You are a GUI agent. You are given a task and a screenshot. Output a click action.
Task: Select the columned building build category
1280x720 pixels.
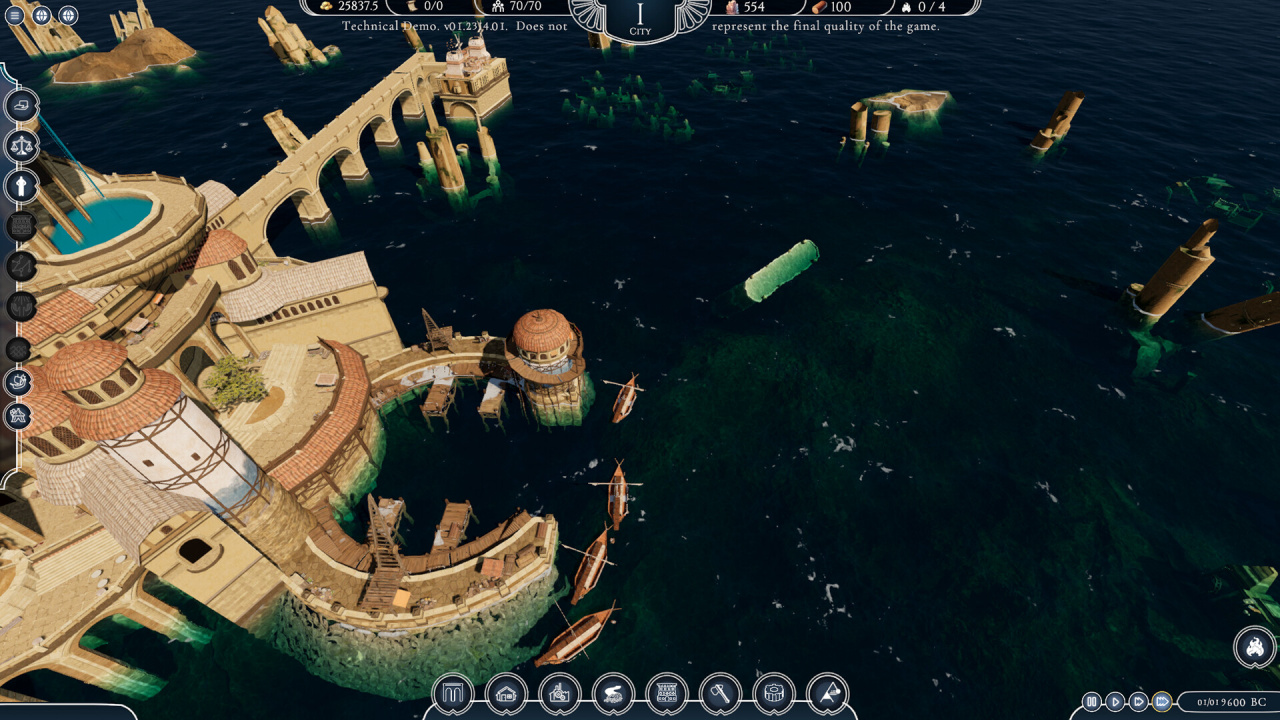[667, 693]
